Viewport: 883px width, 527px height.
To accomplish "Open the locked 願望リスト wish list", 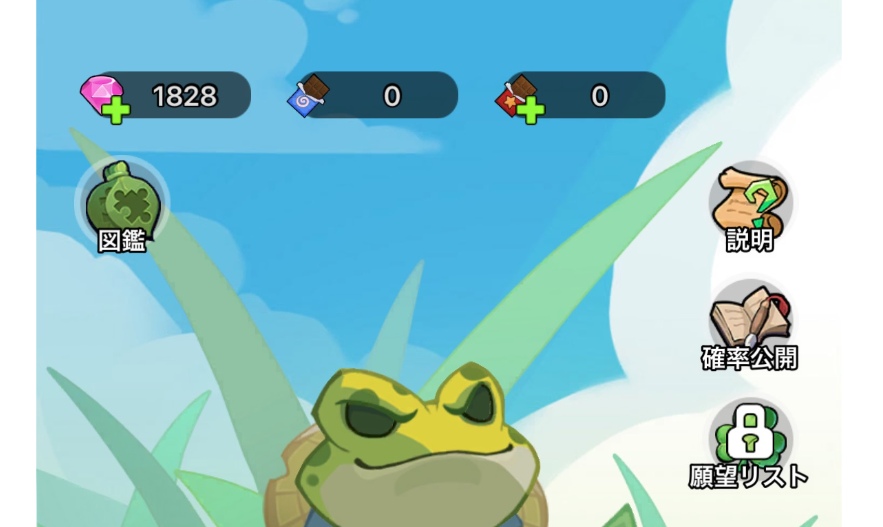I will (750, 440).
